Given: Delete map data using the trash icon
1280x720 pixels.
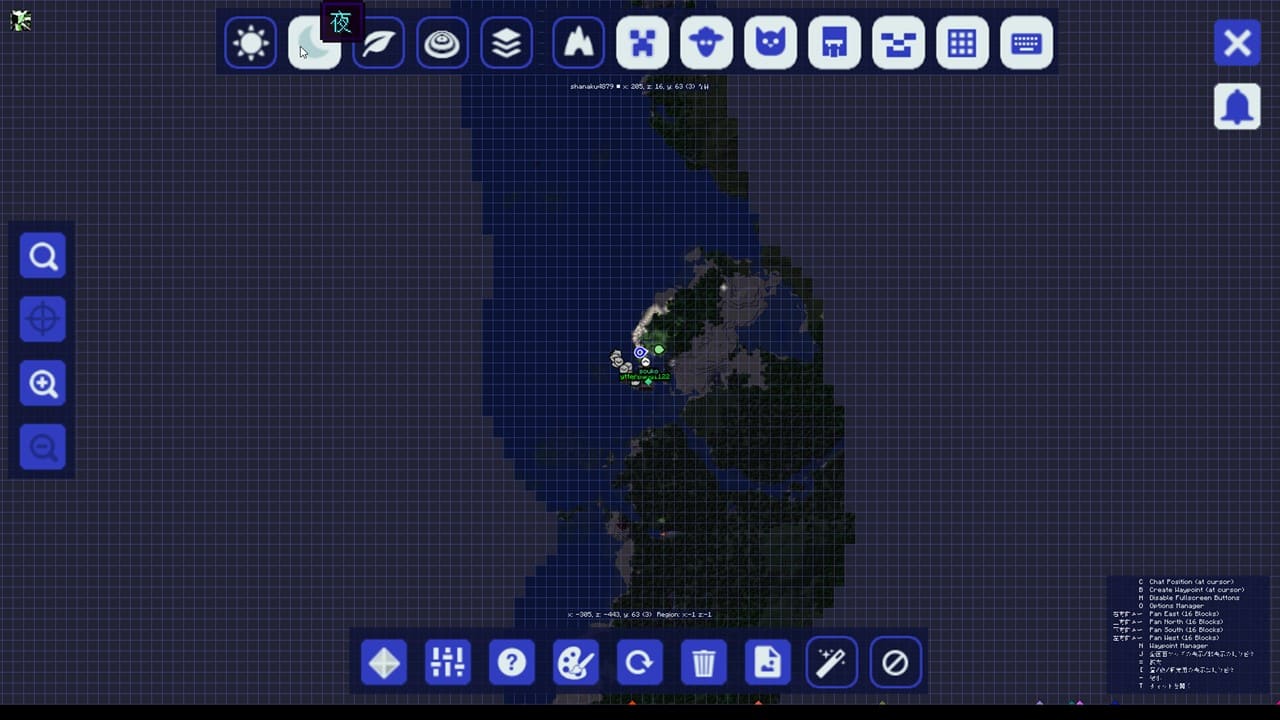Looking at the screenshot, I should point(704,662).
